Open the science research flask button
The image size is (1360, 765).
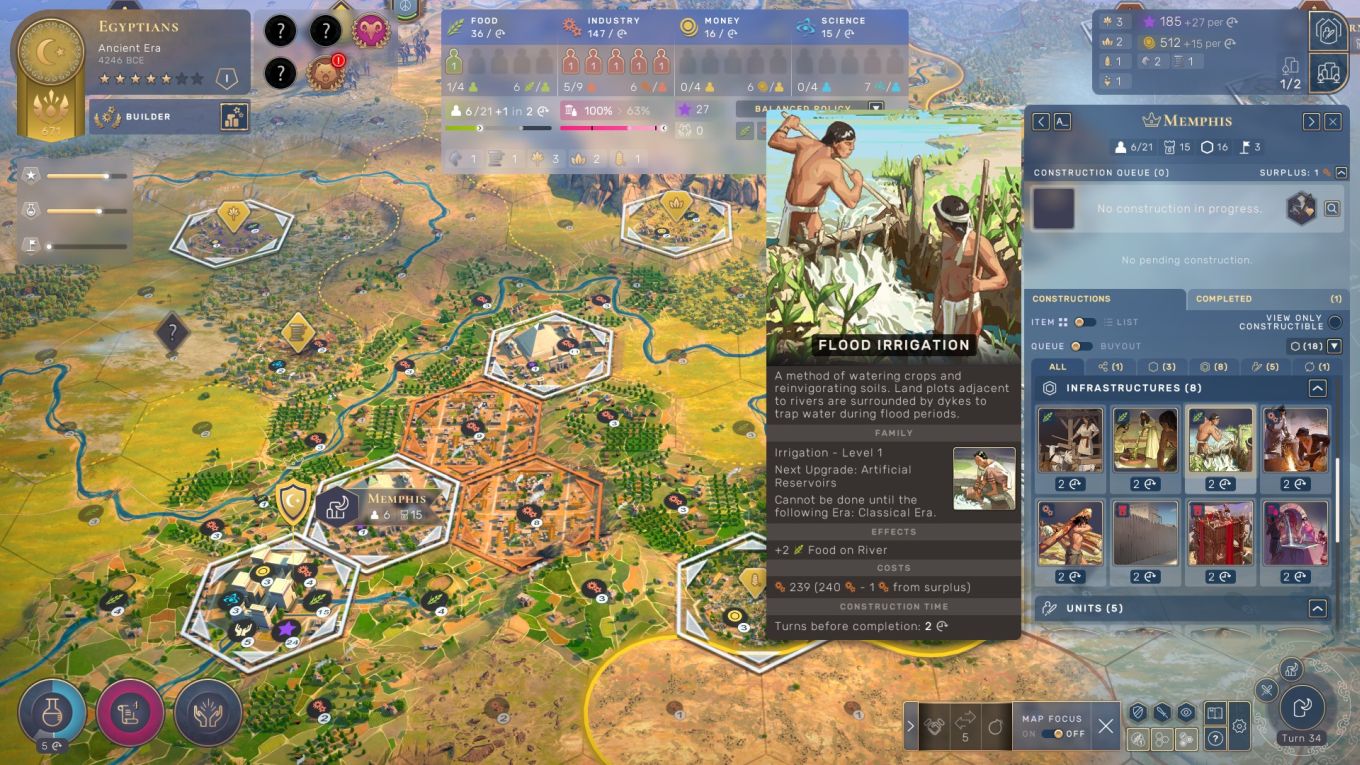51,713
